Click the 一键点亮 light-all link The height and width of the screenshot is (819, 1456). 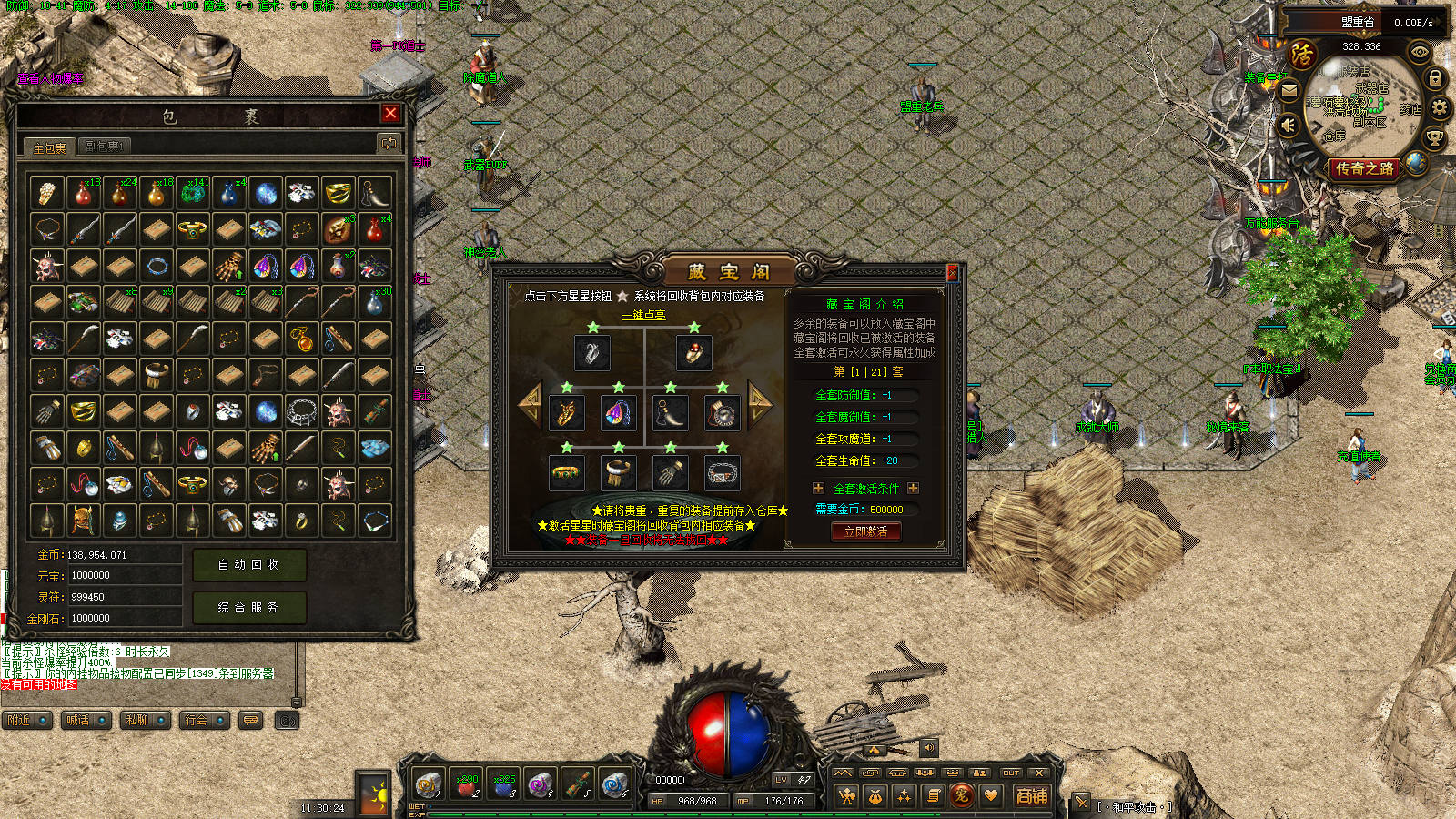(643, 315)
